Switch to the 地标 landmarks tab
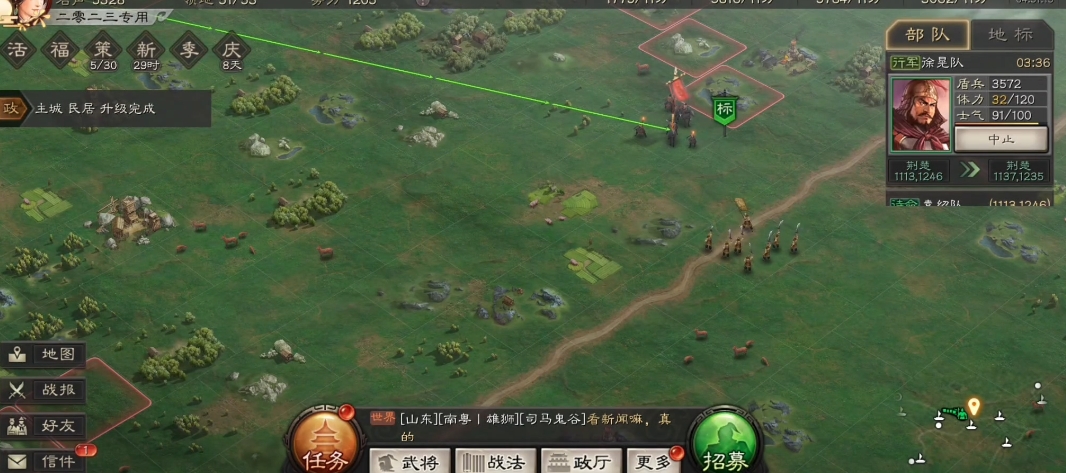 [1010, 34]
